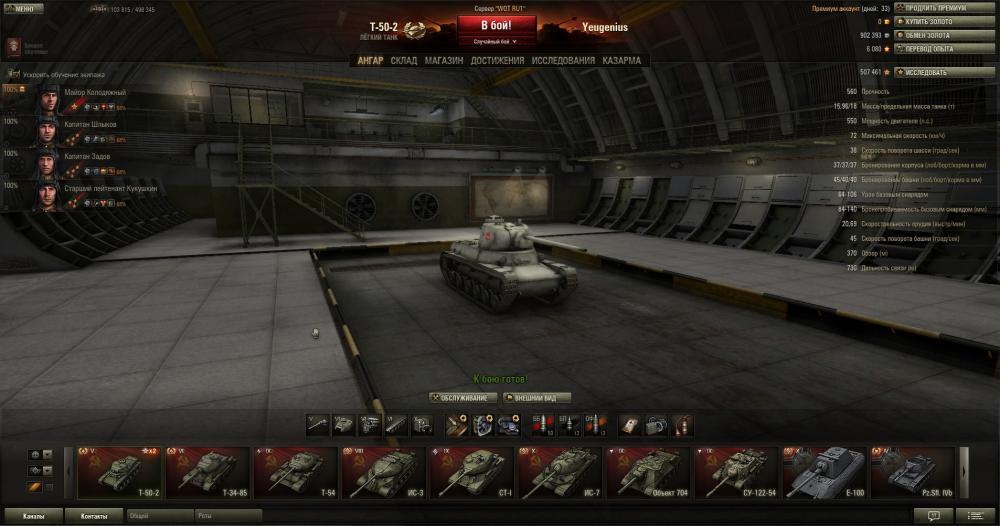Image resolution: width=1000 pixels, height=526 pixels.
Task: Go to the Исследования tab
Action: point(563,60)
